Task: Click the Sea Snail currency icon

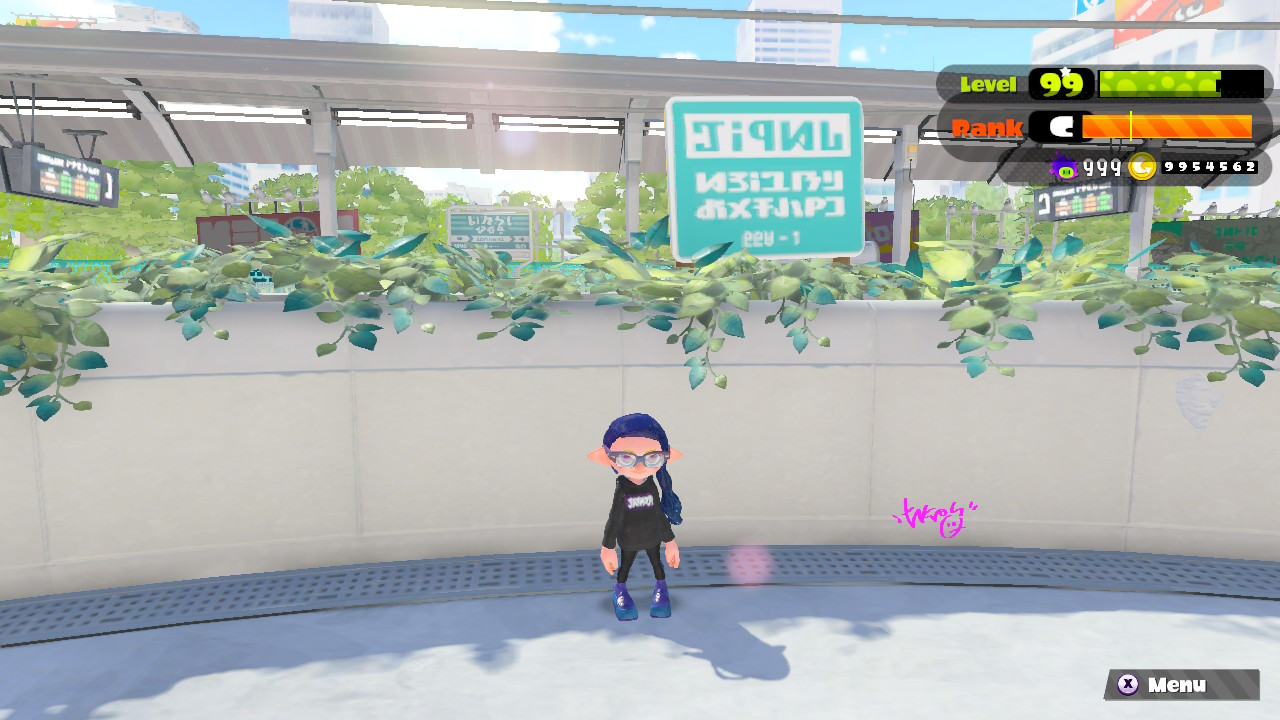Action: pos(1064,168)
